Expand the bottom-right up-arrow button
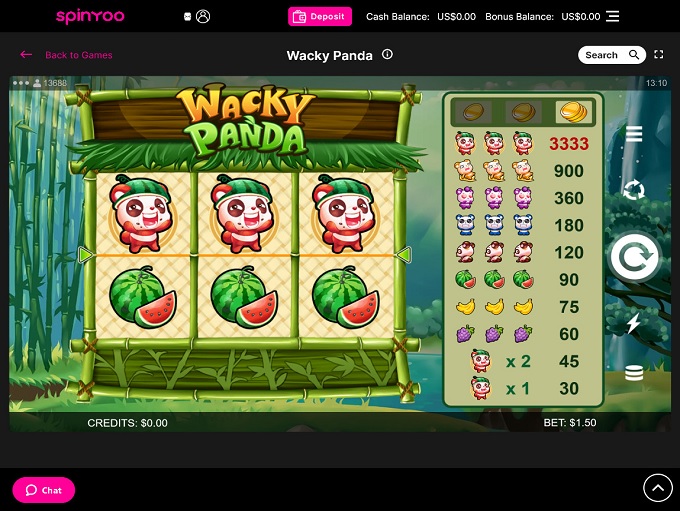Image resolution: width=680 pixels, height=511 pixels. [x=657, y=487]
